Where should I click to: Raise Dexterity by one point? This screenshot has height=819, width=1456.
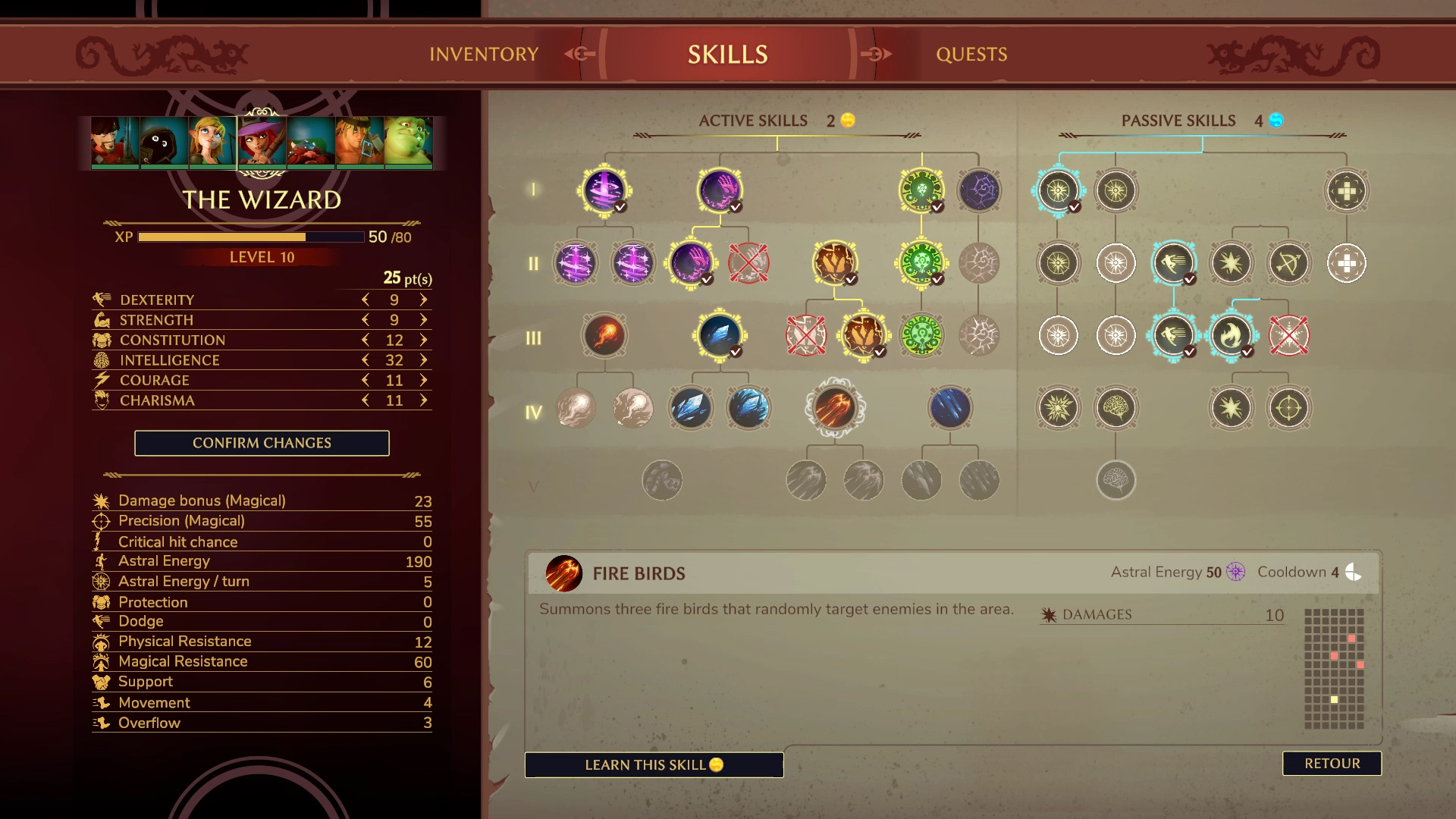(424, 300)
